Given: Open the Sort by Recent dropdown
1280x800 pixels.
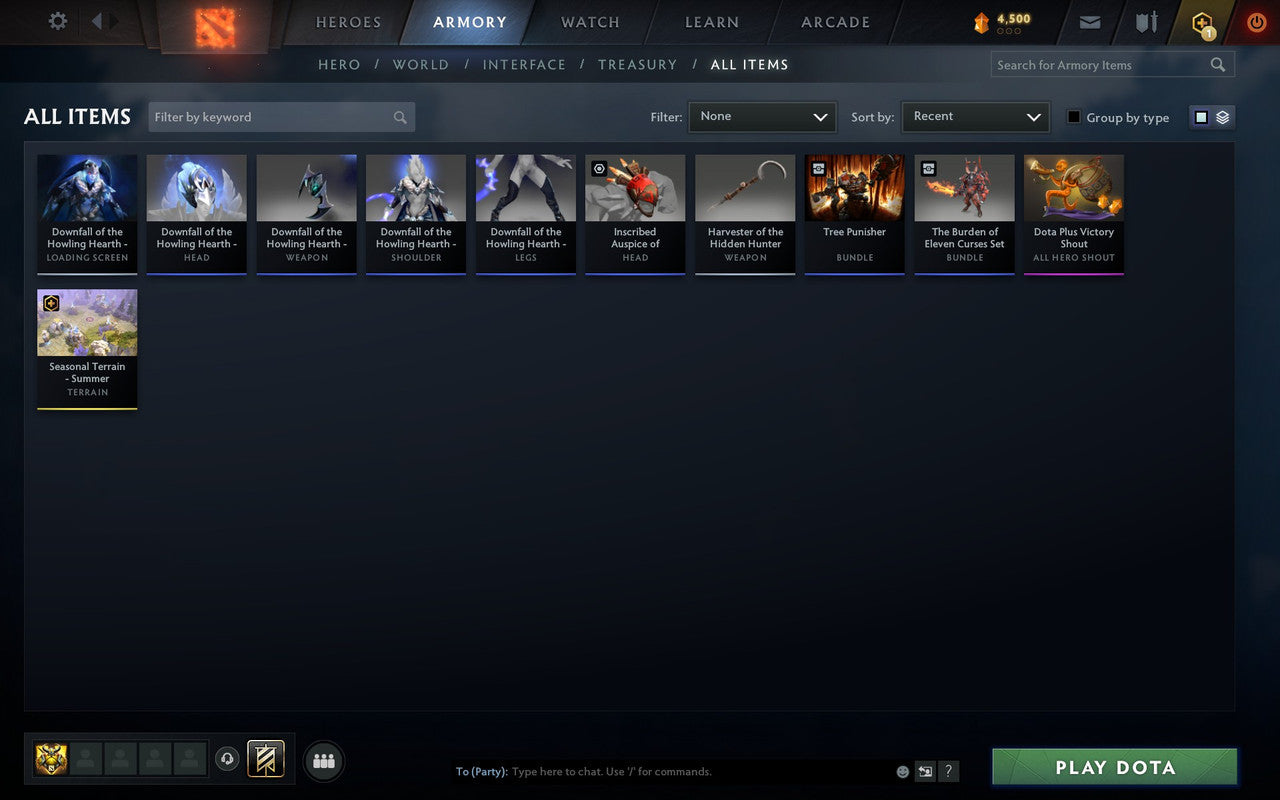Looking at the screenshot, I should (975, 117).
